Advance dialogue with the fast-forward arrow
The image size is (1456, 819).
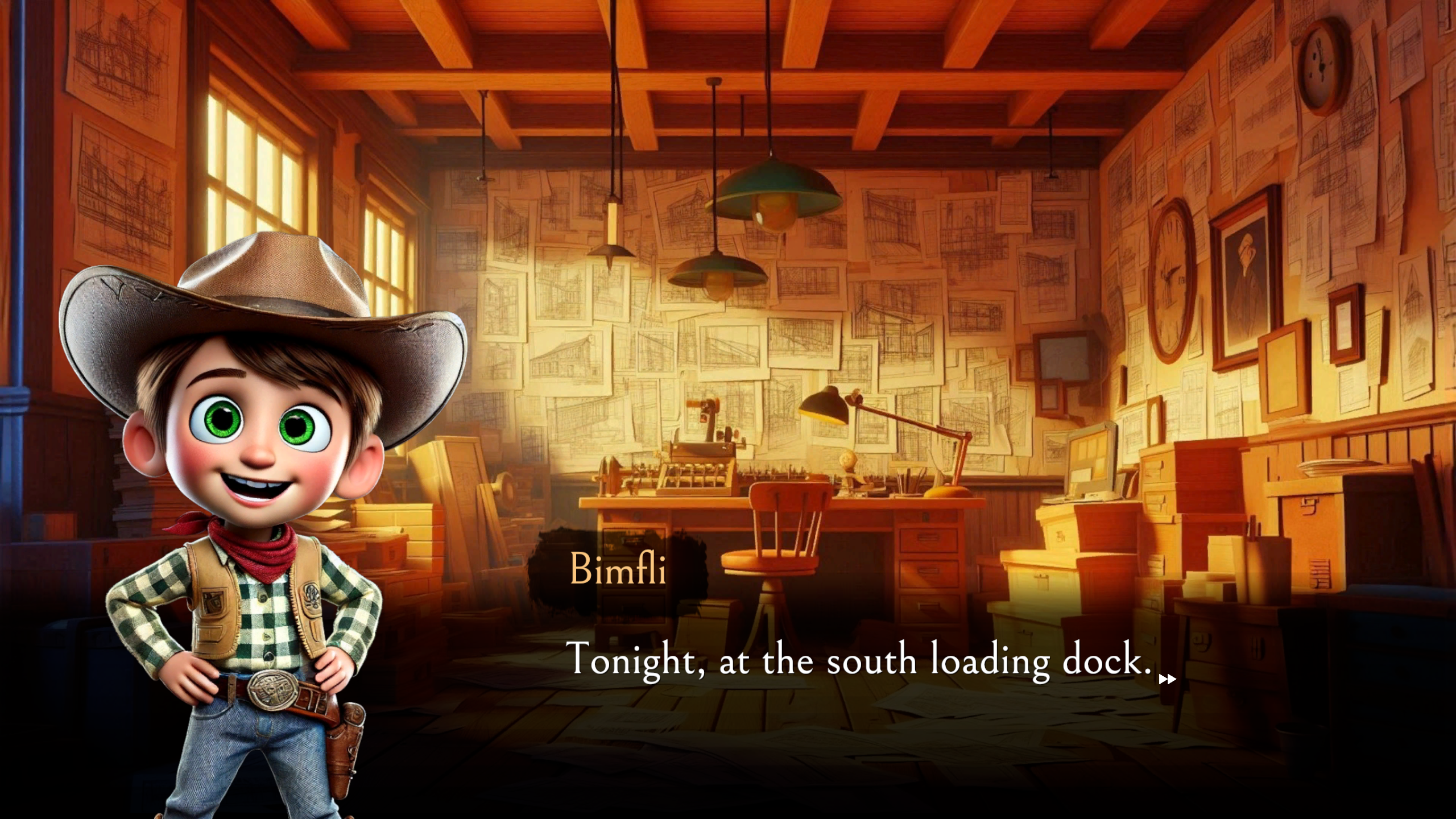point(1167,679)
